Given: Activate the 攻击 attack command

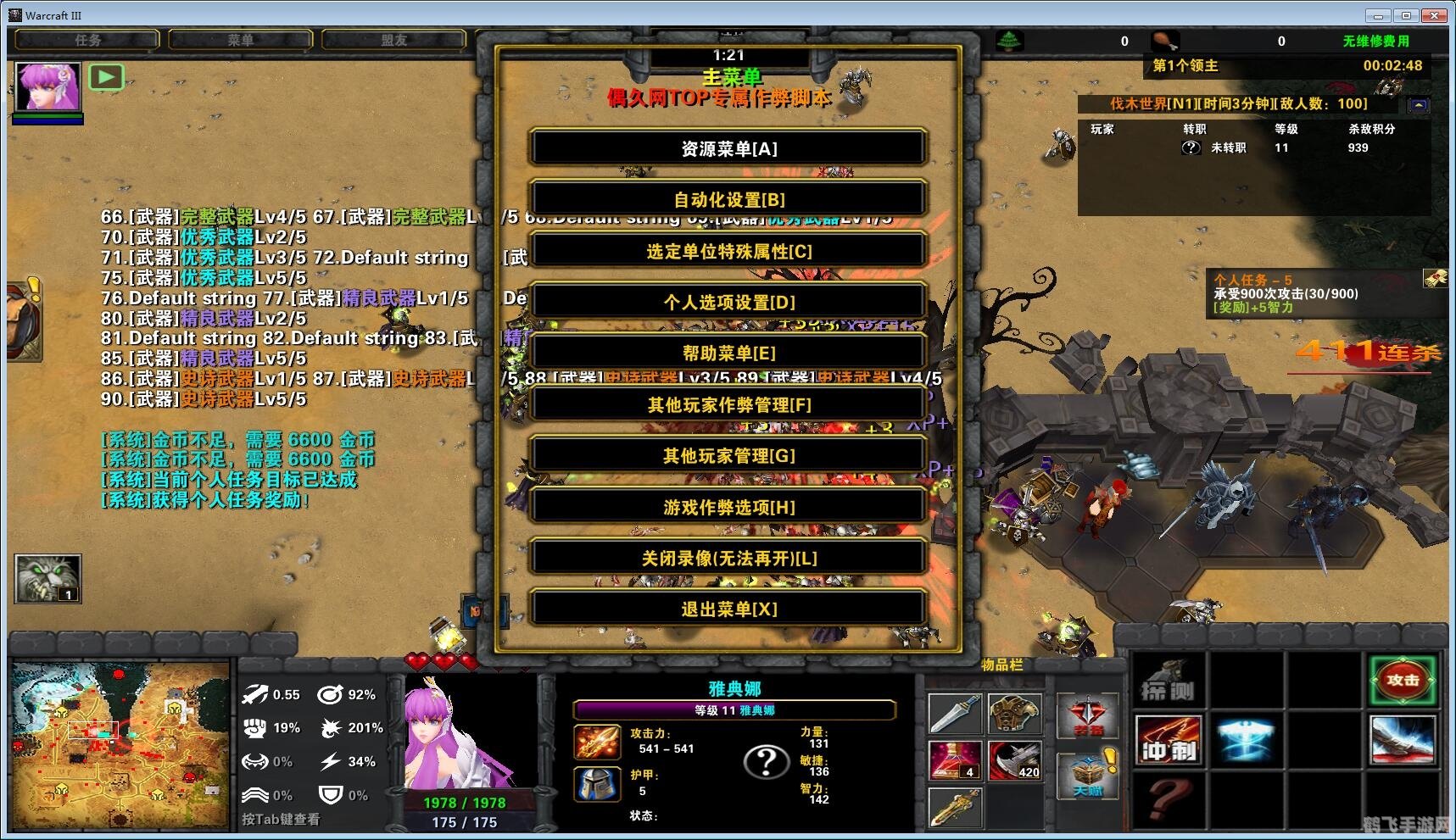Looking at the screenshot, I should (x=1403, y=681).
